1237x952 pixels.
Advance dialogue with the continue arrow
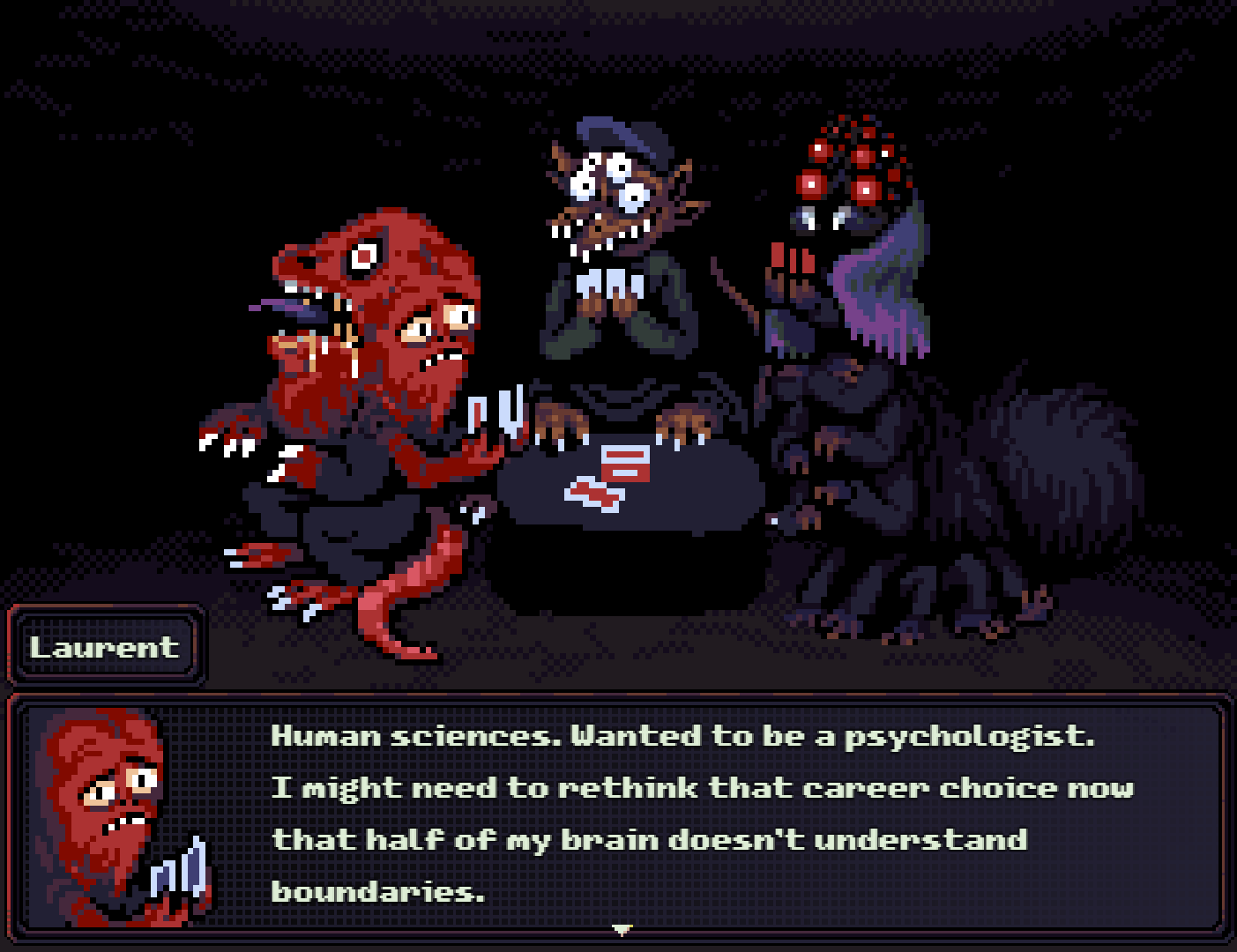tap(622, 929)
